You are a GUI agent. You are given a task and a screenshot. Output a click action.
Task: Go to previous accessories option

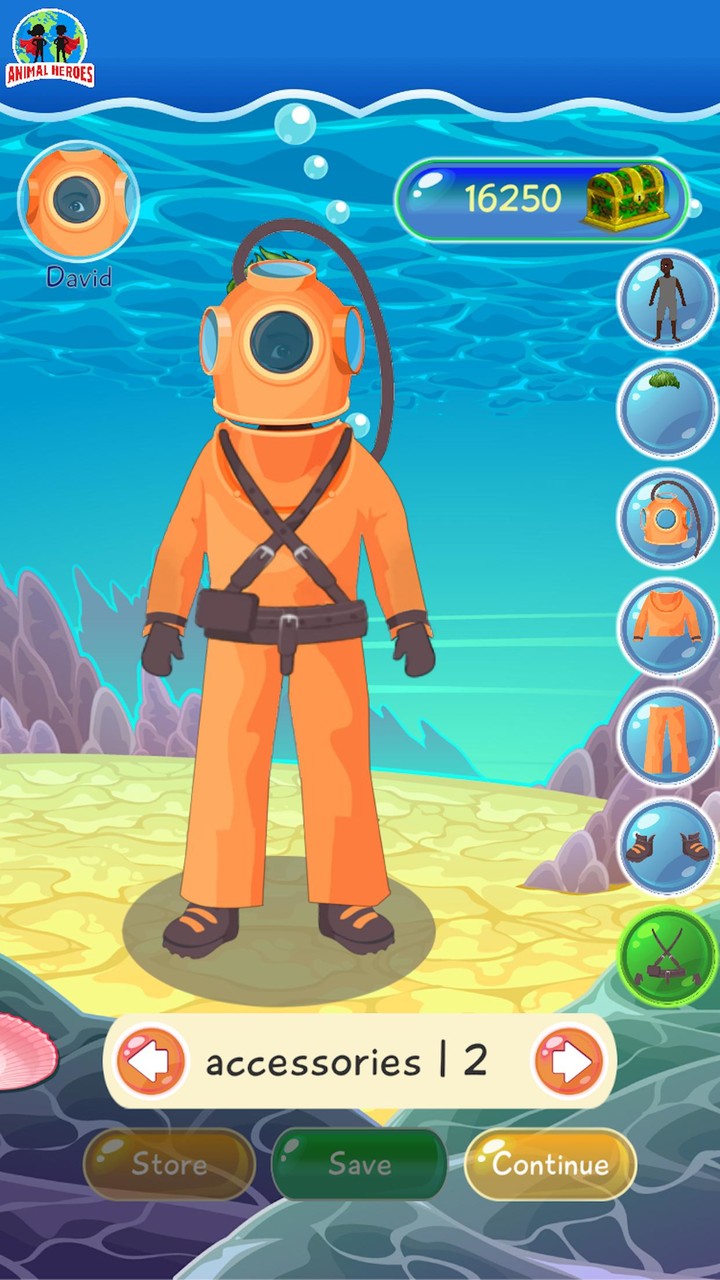(152, 1061)
